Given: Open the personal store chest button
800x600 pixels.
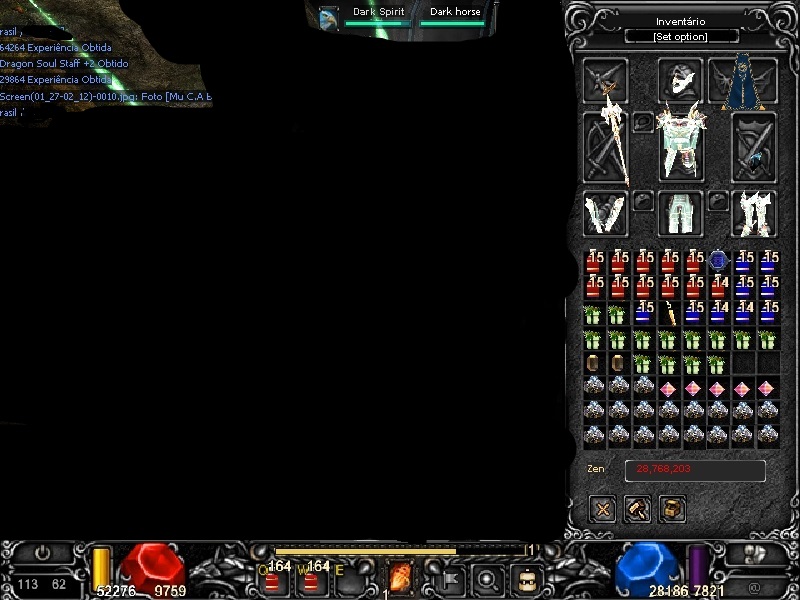Looking at the screenshot, I should click(x=672, y=509).
